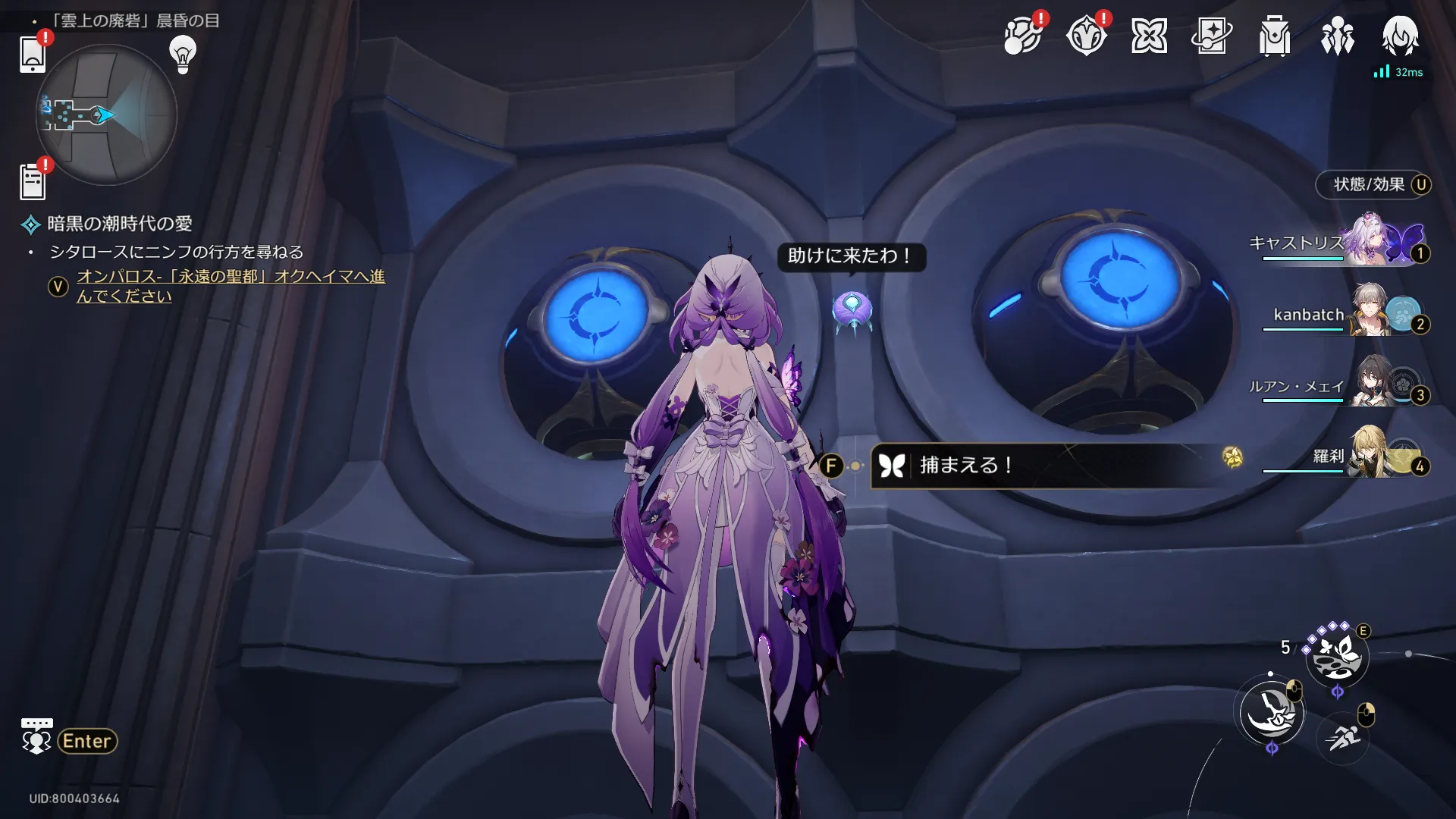Image resolution: width=1456 pixels, height=819 pixels.
Task: Open the lightbulb hint icon
Action: (x=182, y=54)
